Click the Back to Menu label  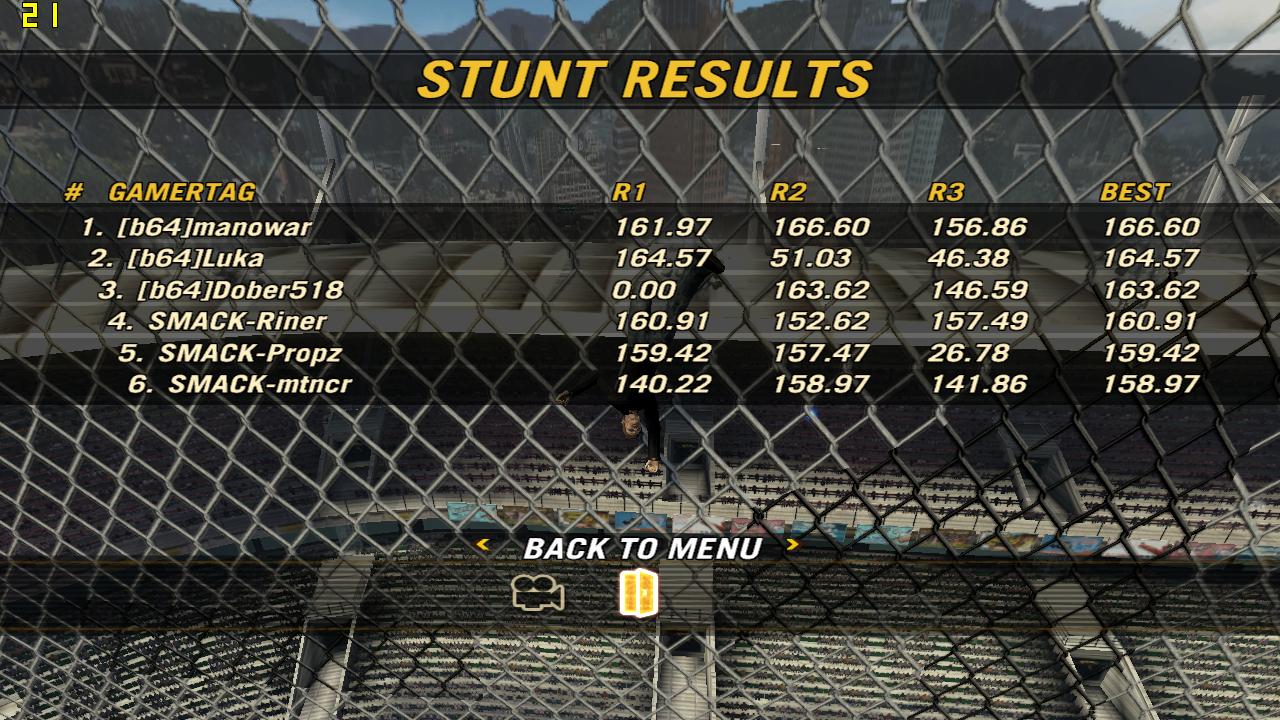642,548
